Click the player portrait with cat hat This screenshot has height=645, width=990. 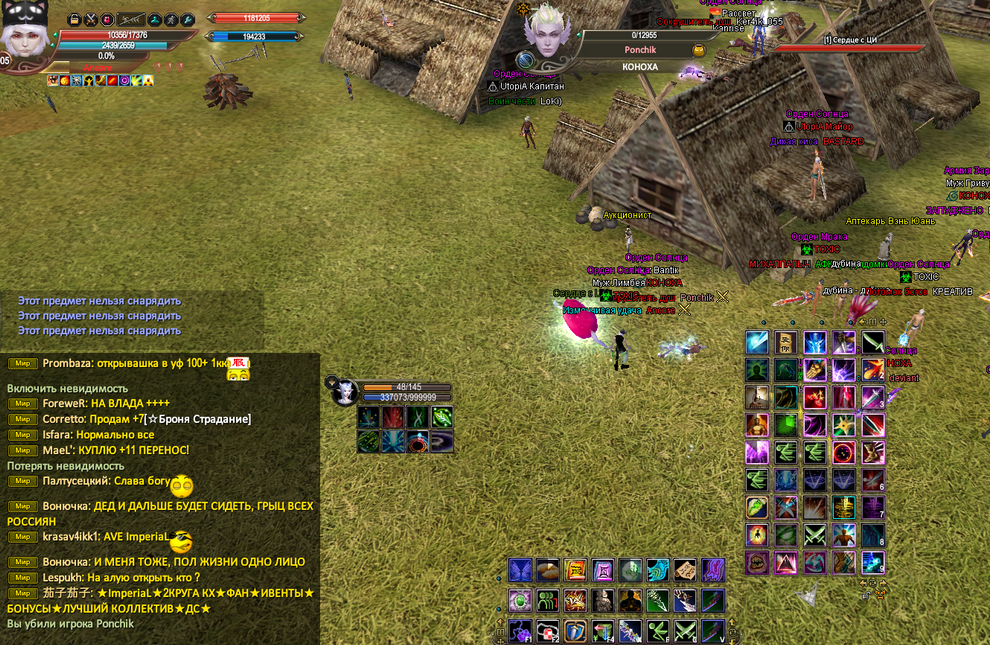coord(26,39)
